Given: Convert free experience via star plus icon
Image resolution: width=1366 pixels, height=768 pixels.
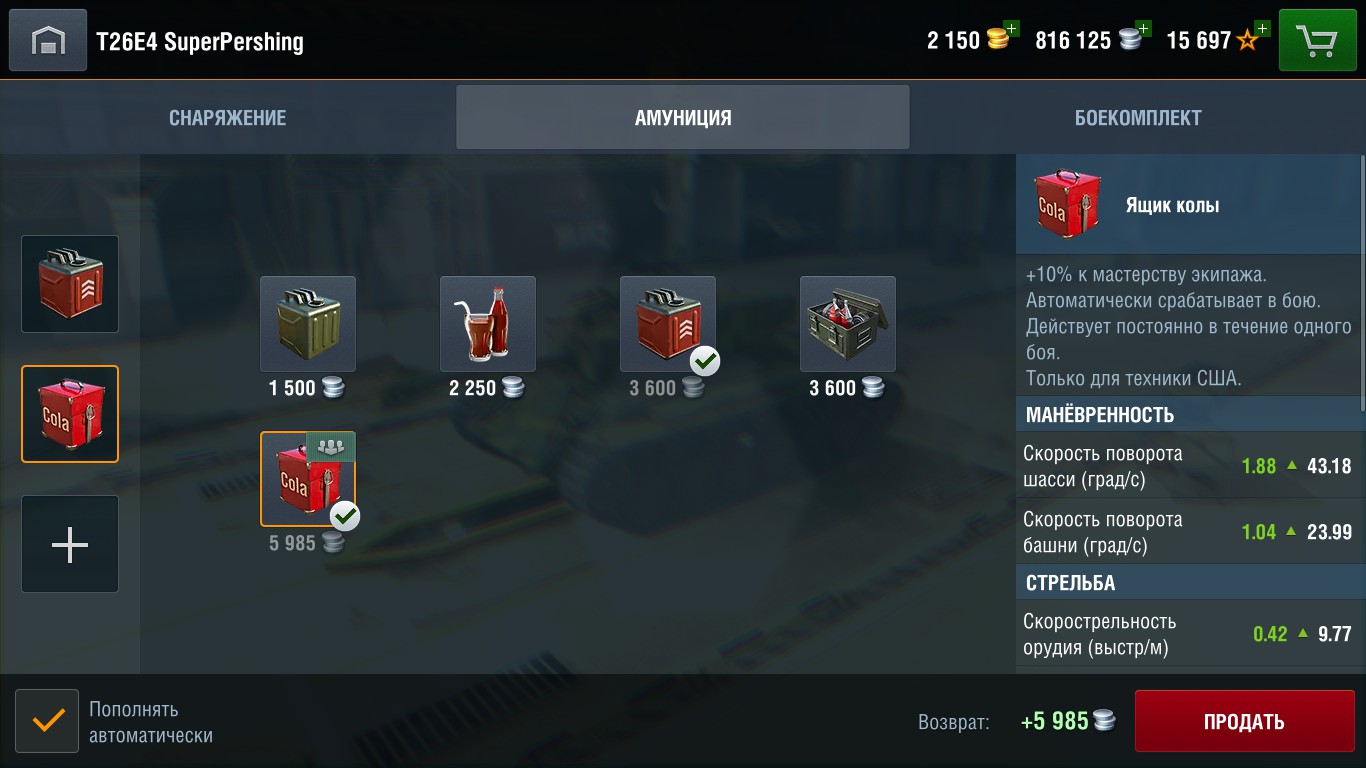Looking at the screenshot, I should pos(1261,29).
